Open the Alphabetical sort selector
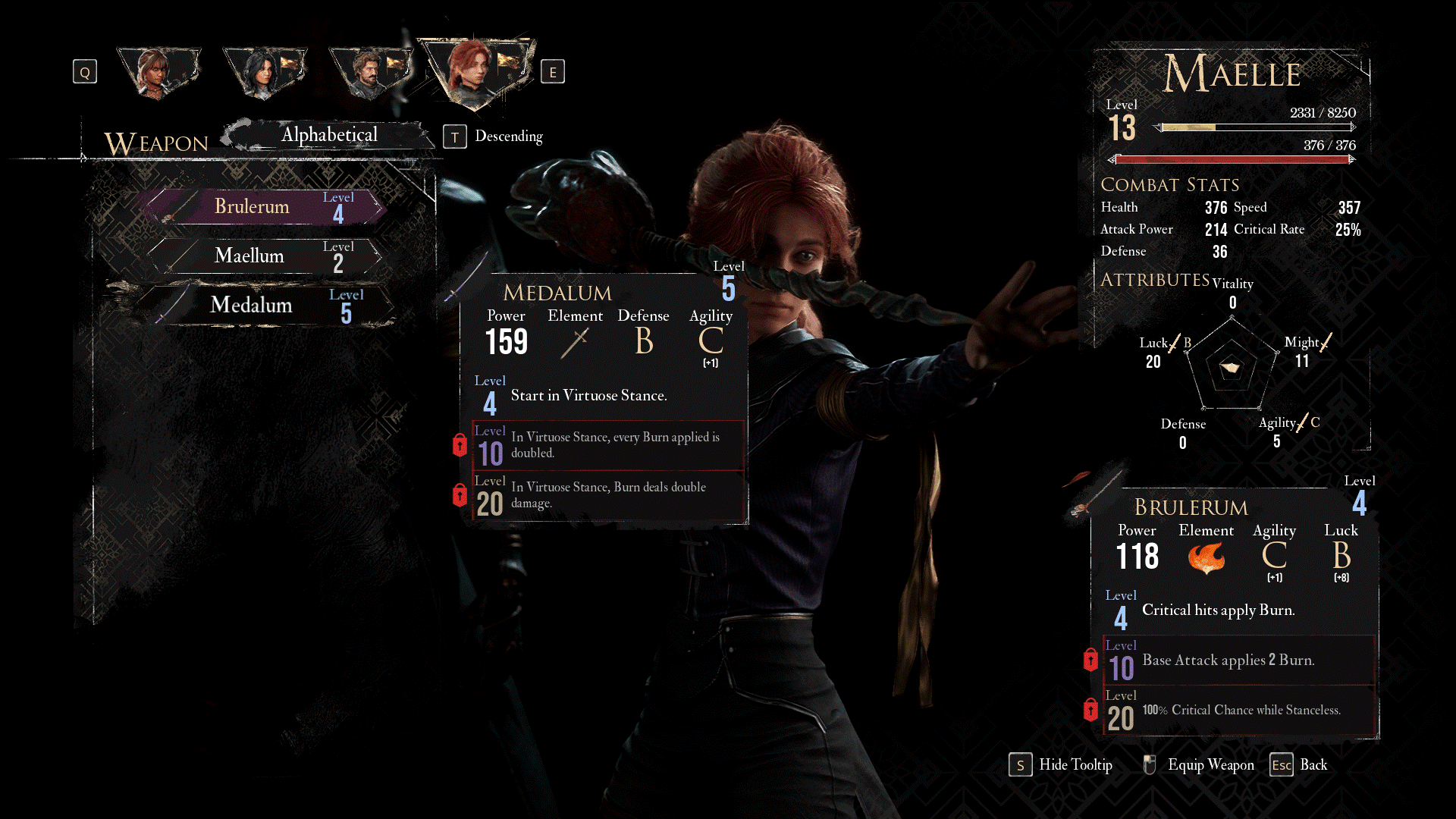 click(329, 135)
